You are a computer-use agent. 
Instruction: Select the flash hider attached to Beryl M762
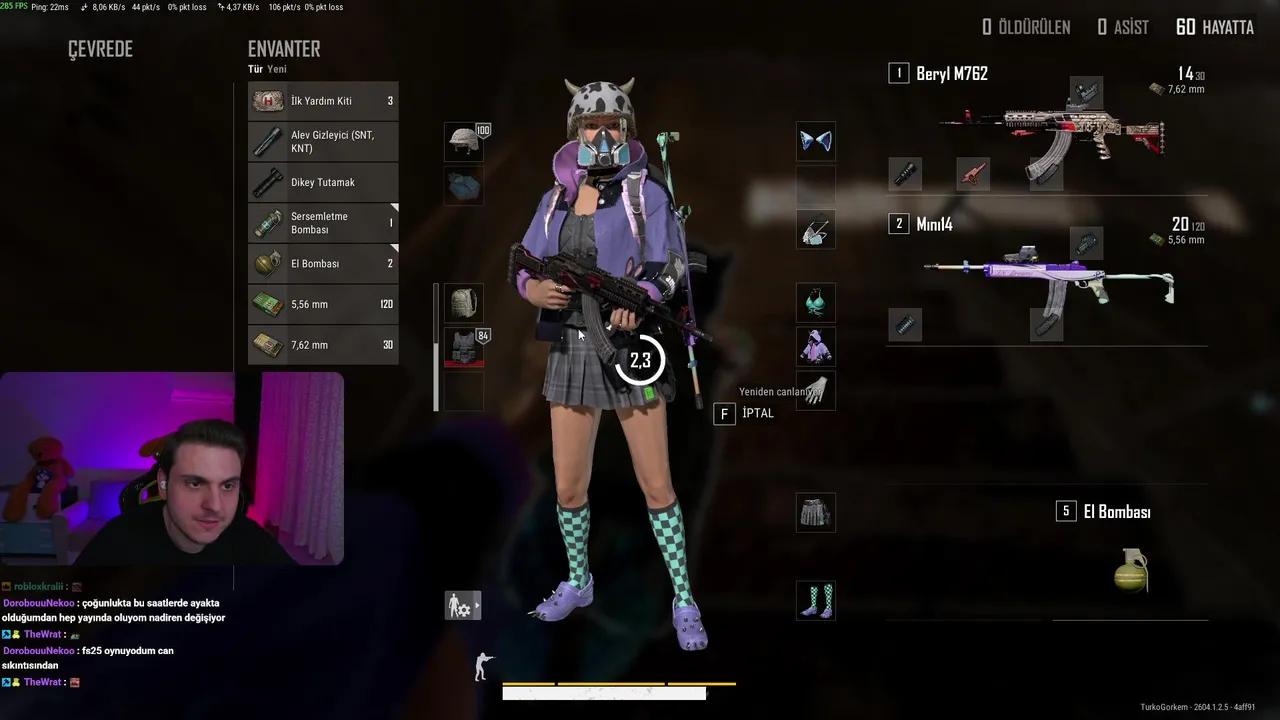(904, 174)
